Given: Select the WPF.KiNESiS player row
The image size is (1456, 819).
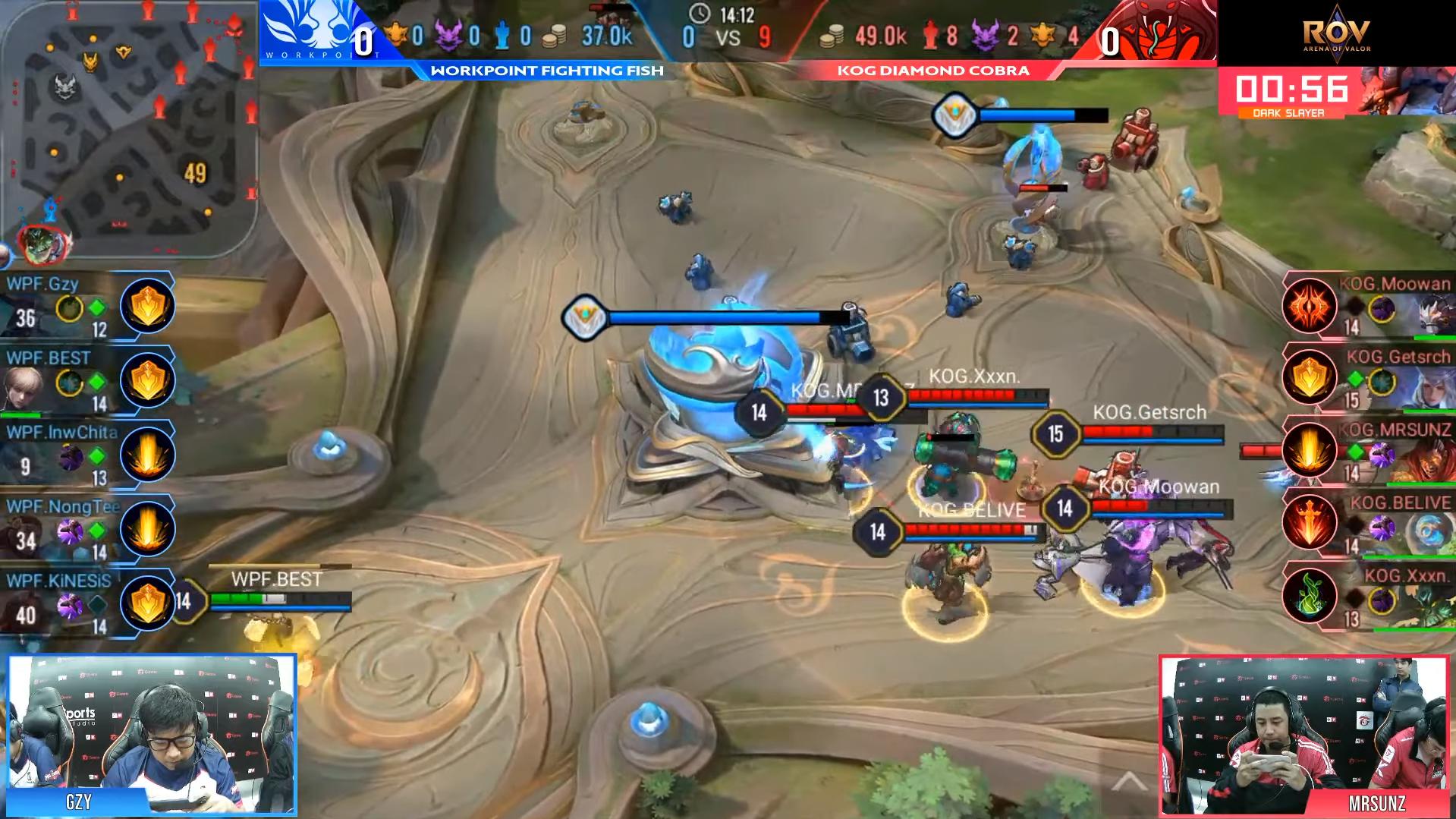Looking at the screenshot, I should [87, 603].
